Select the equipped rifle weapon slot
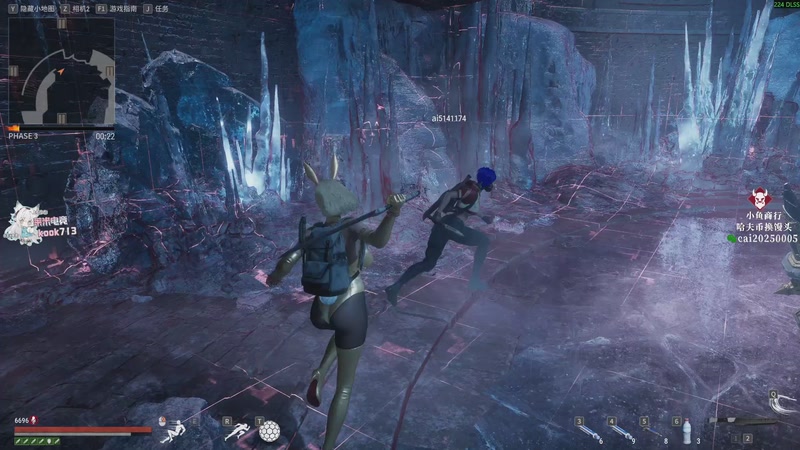800x450 pixels. 745,421
